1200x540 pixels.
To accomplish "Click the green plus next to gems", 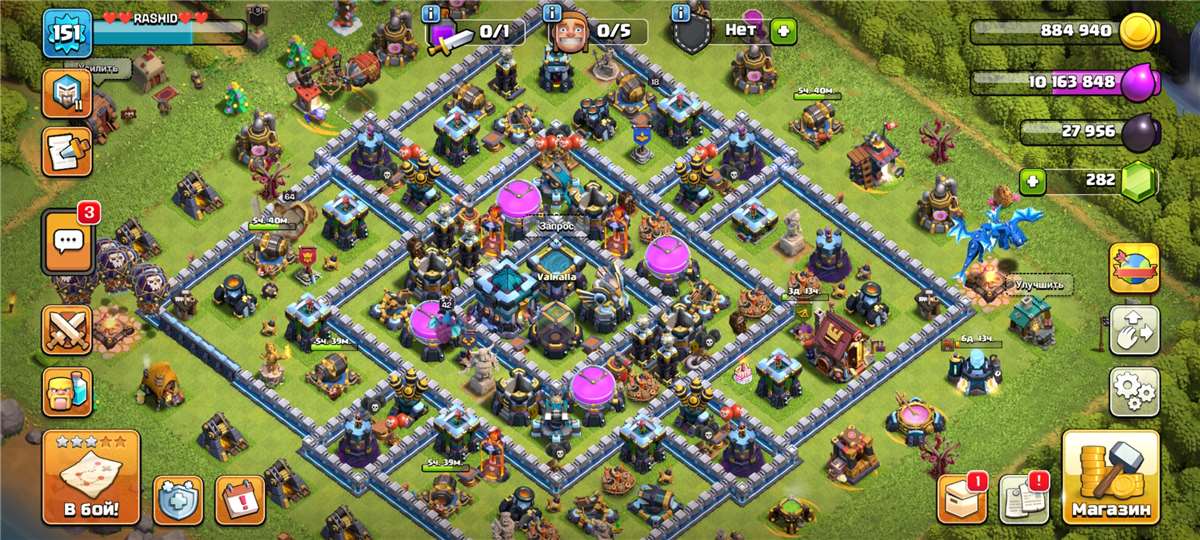I will coord(1033,182).
